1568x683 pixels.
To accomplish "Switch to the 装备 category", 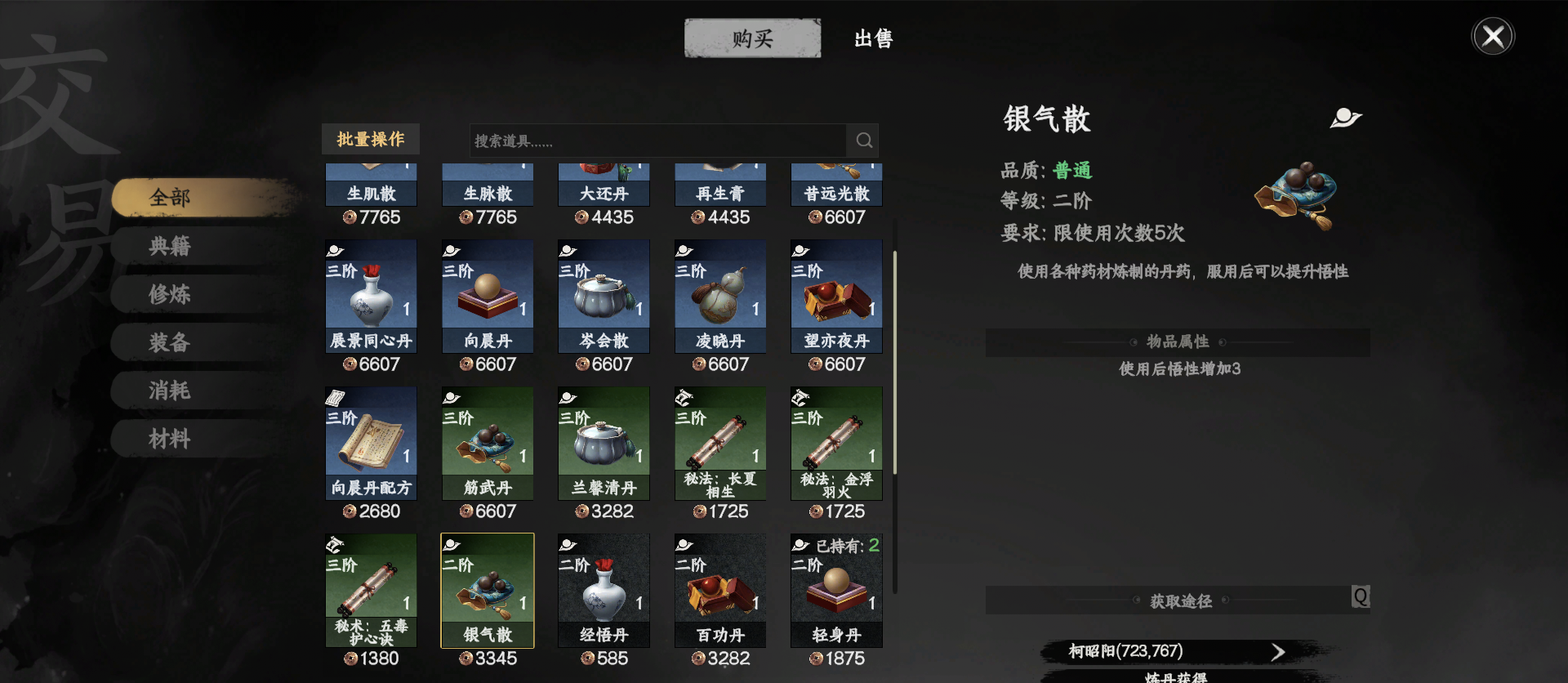I will [x=170, y=342].
